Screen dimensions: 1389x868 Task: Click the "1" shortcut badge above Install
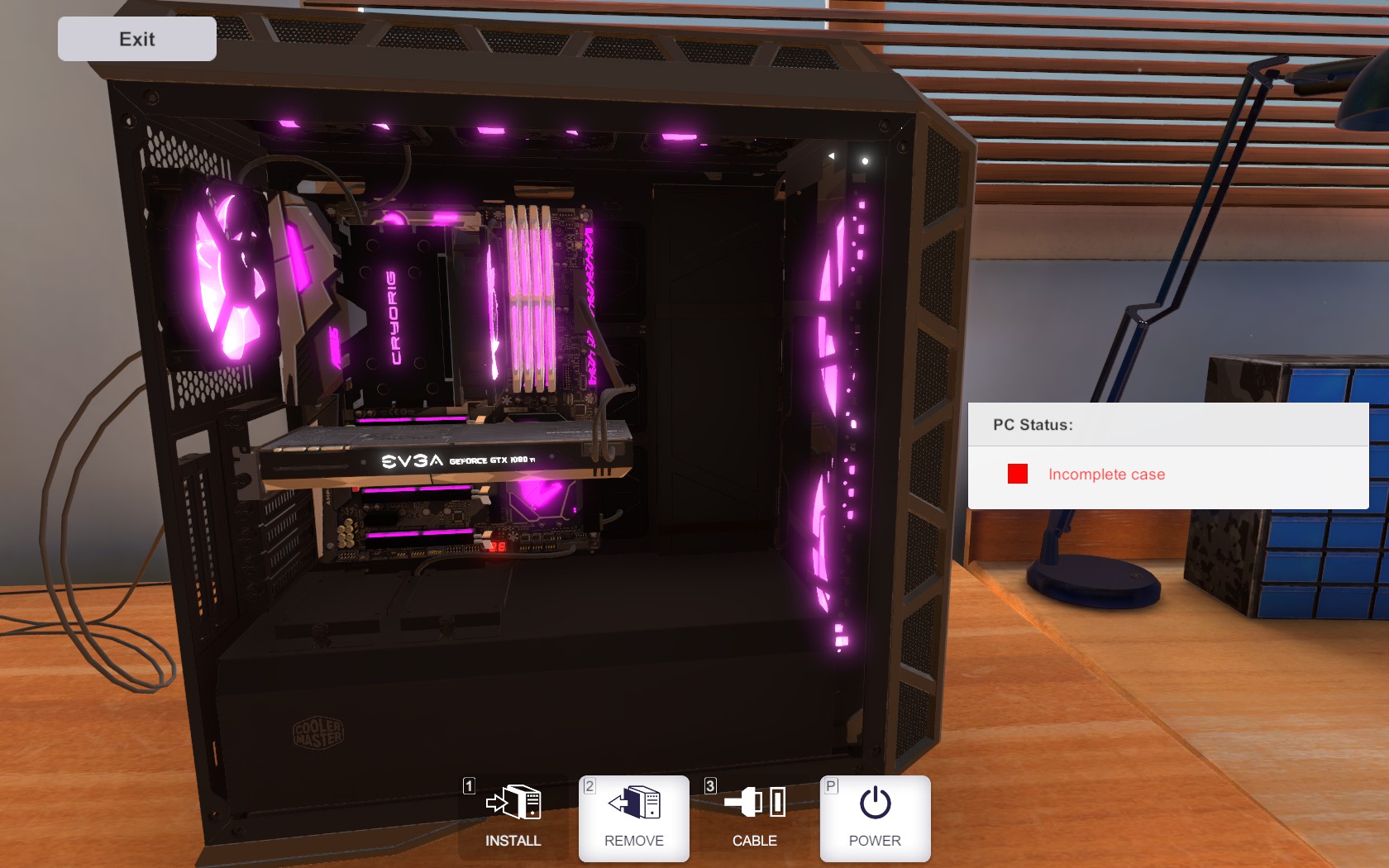pos(468,788)
